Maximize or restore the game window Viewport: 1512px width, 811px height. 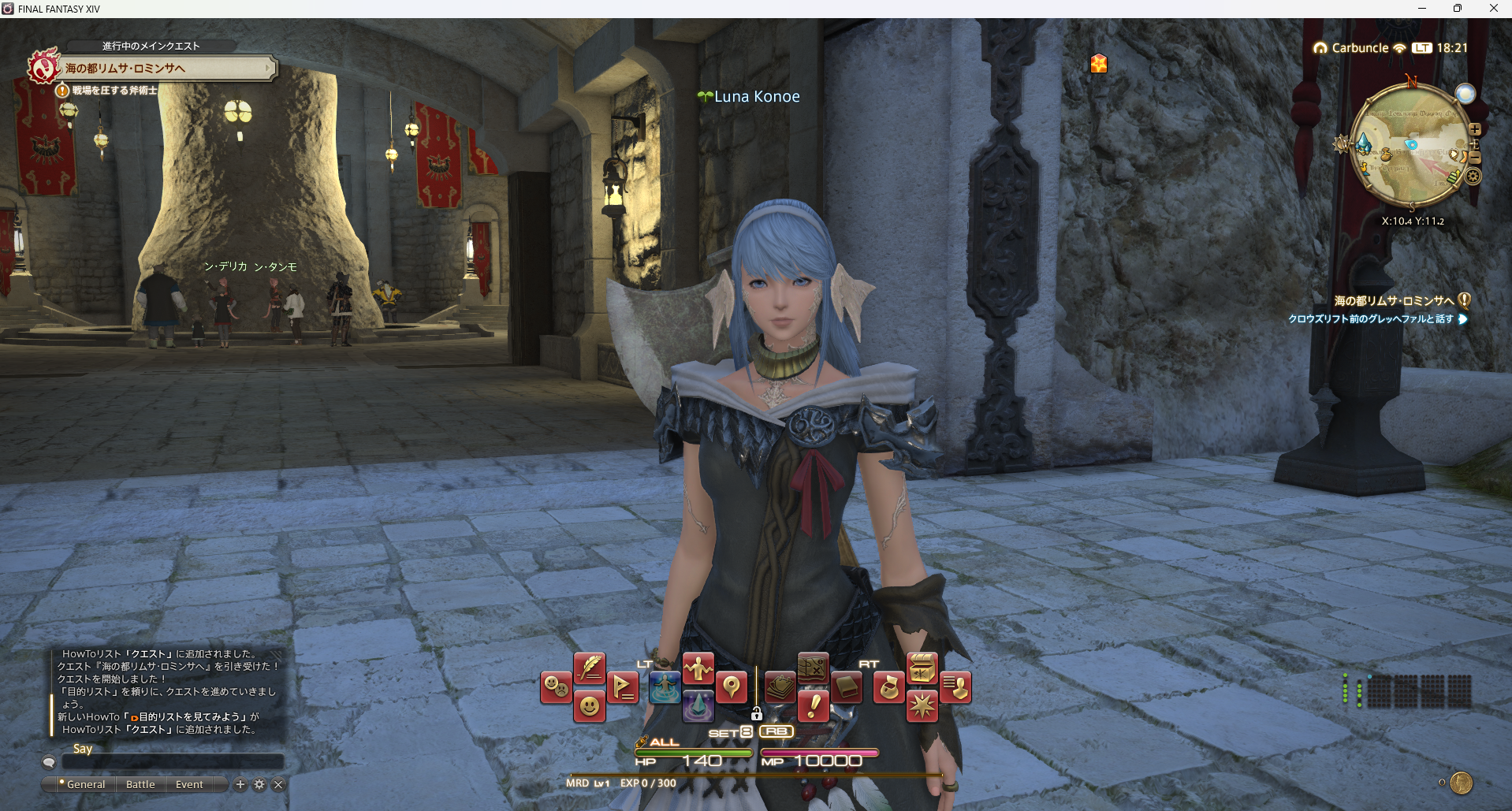(1458, 9)
